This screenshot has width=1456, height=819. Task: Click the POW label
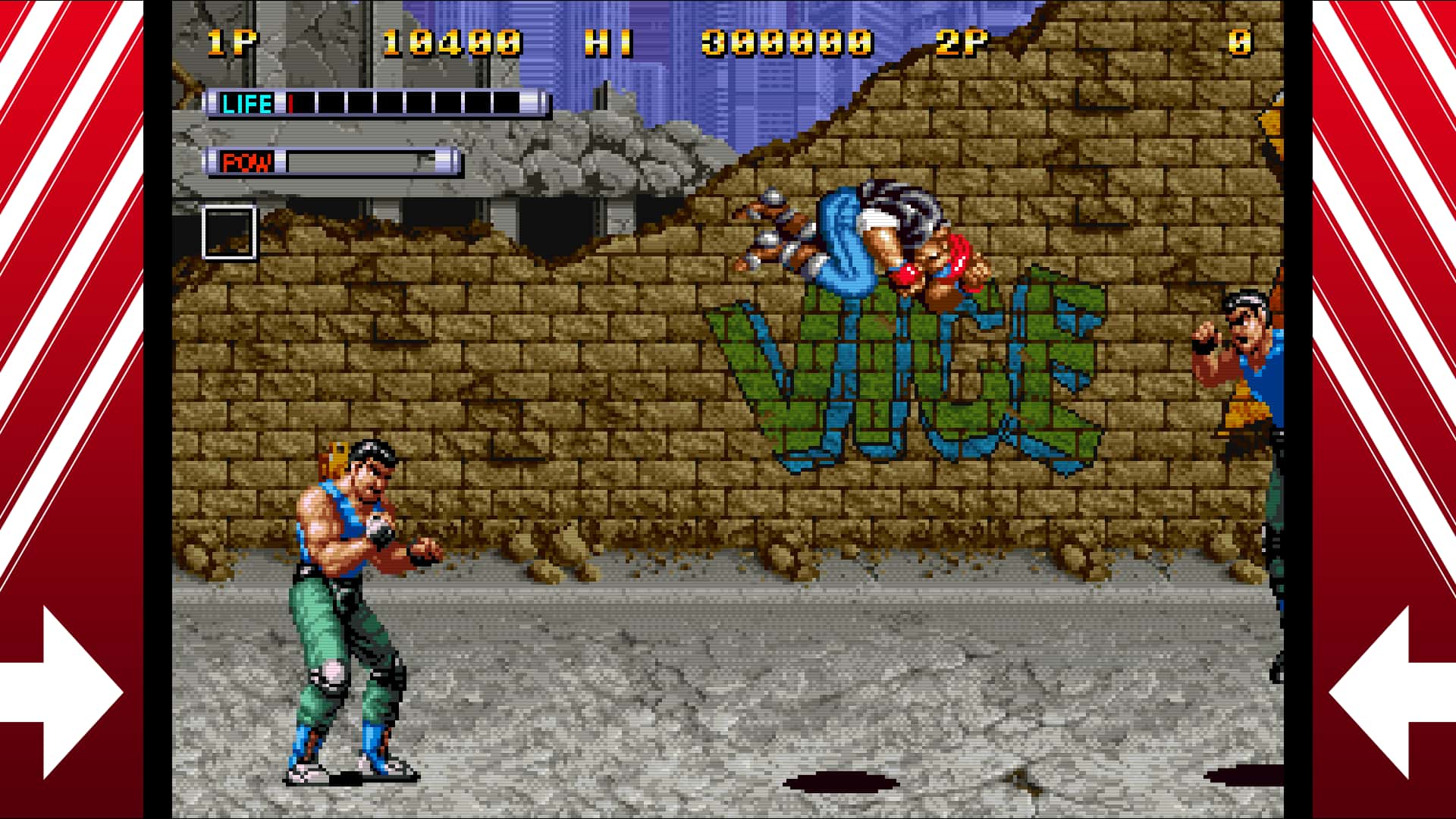[248, 161]
